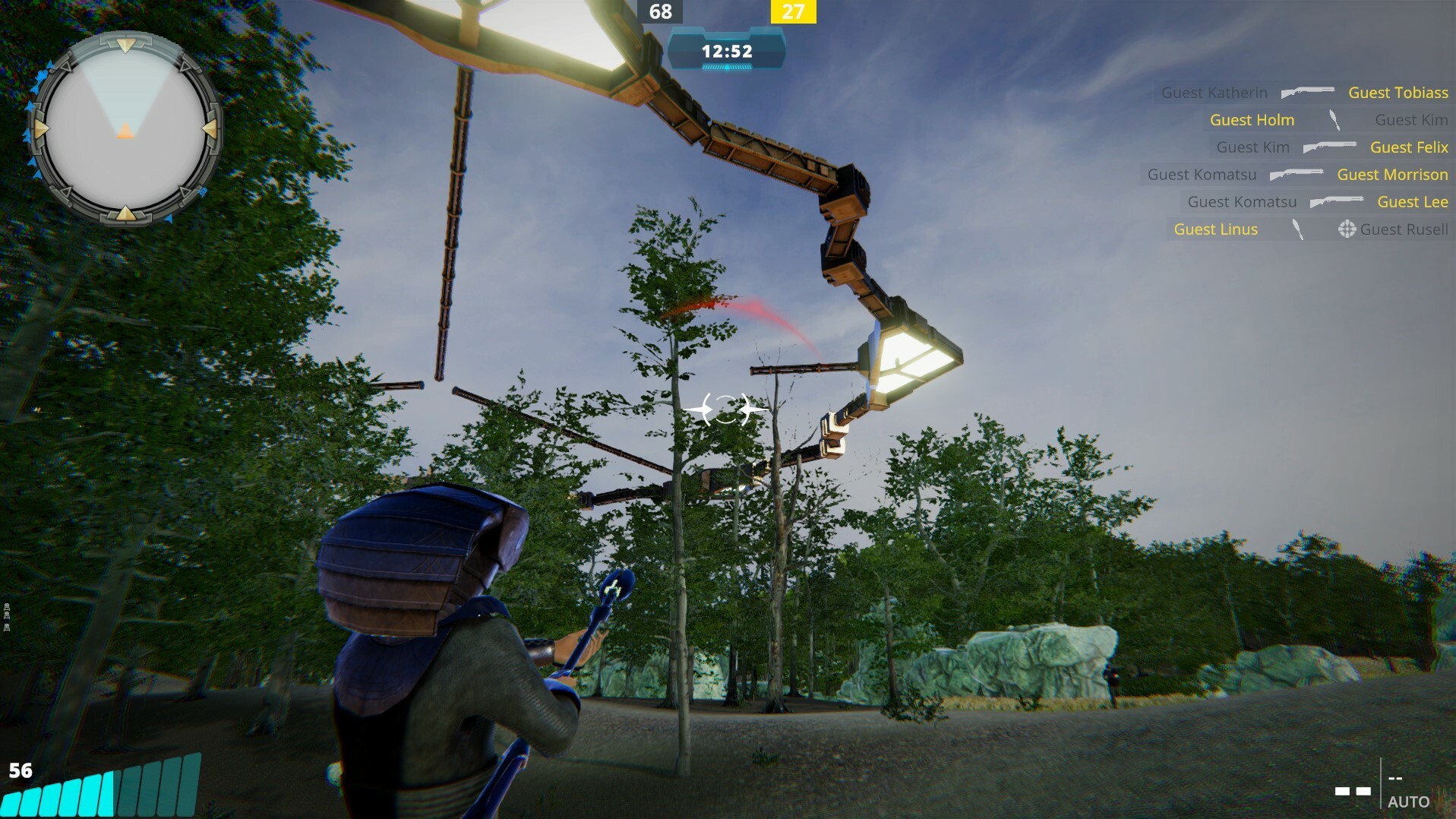The width and height of the screenshot is (1456, 819).
Task: Select the knife icon in Guest Linus's kill row
Action: (1297, 229)
